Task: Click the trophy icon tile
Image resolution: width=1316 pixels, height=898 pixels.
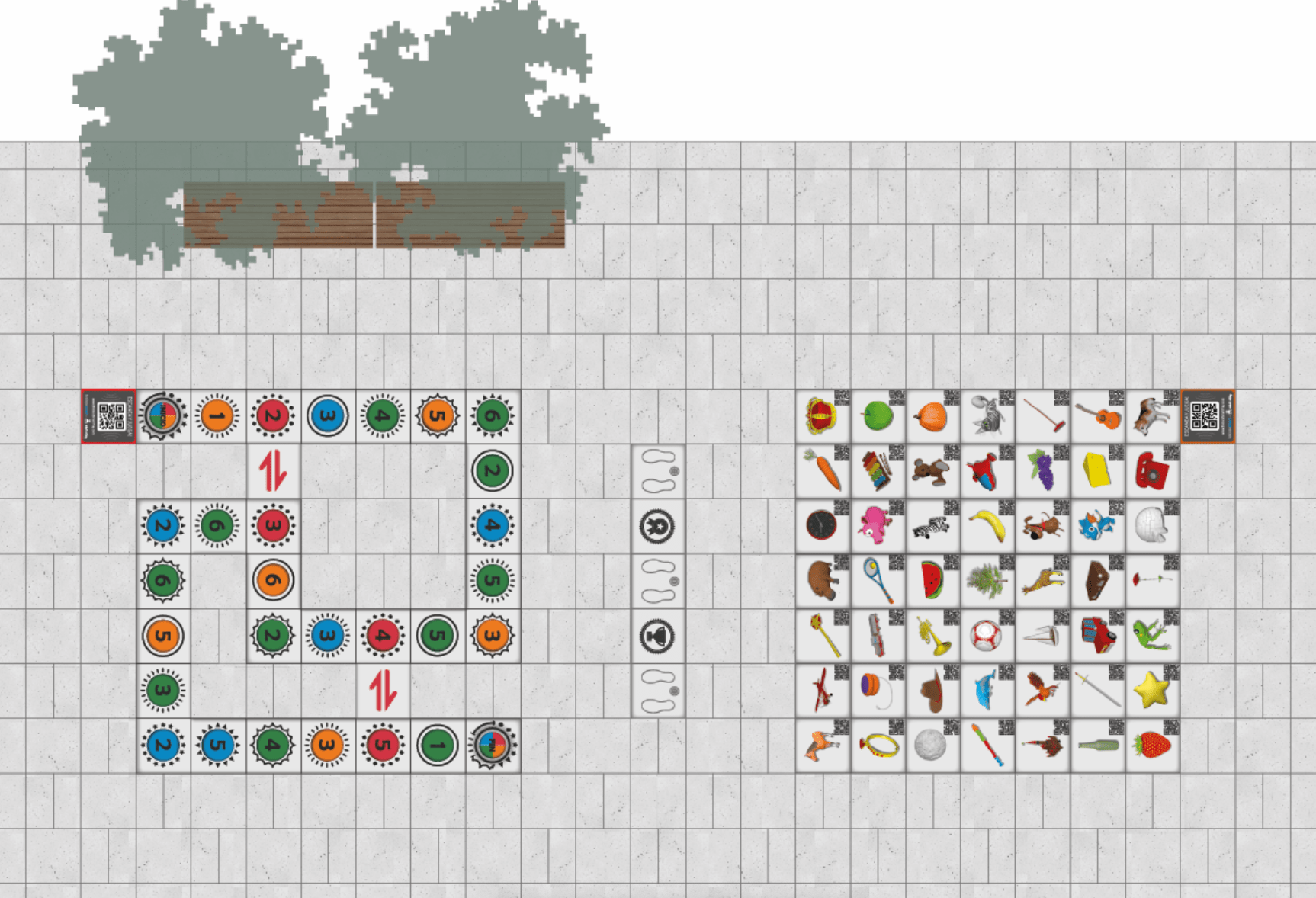Action: point(657,635)
